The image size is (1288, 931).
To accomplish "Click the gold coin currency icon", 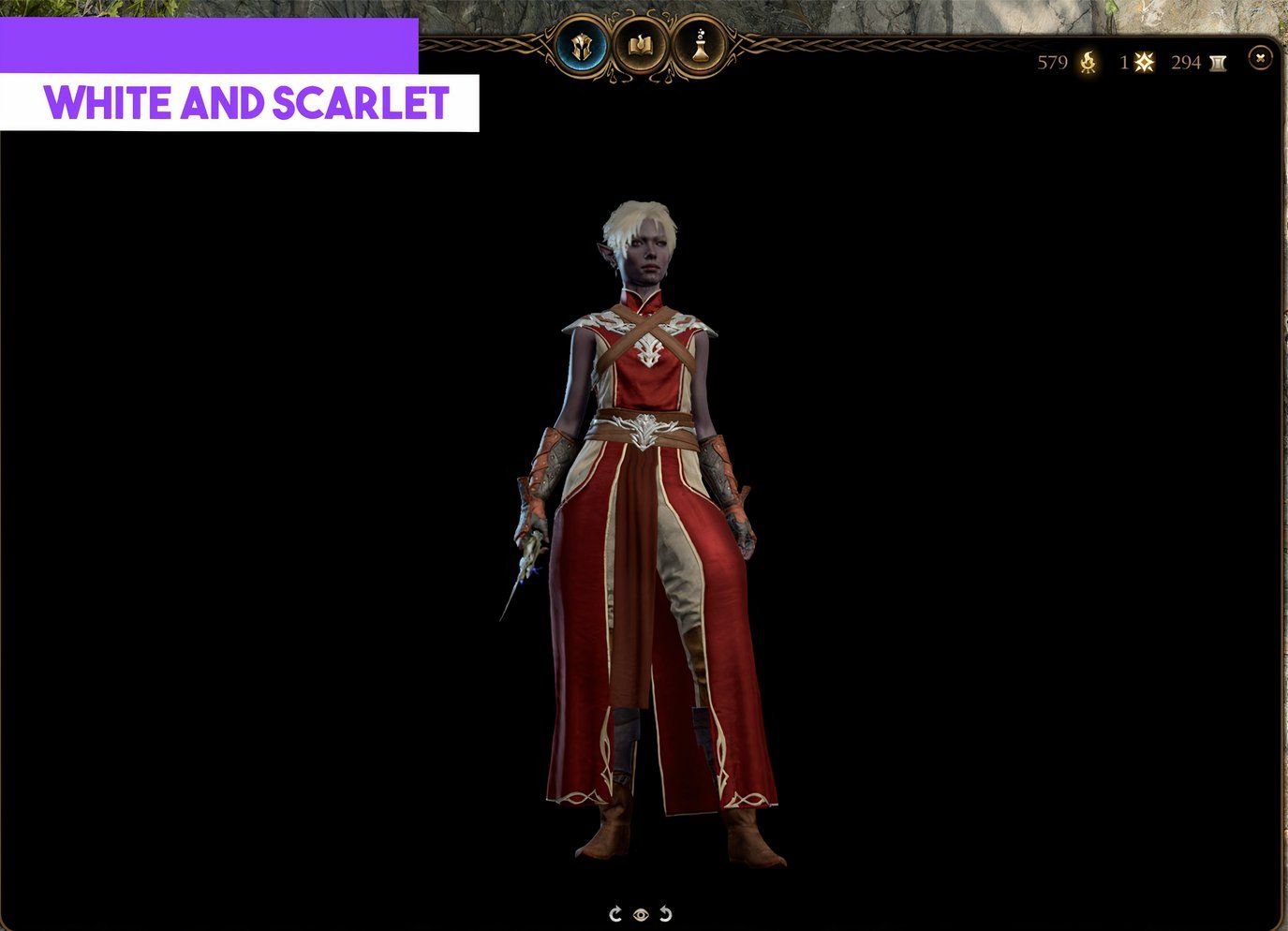I will tap(1086, 64).
